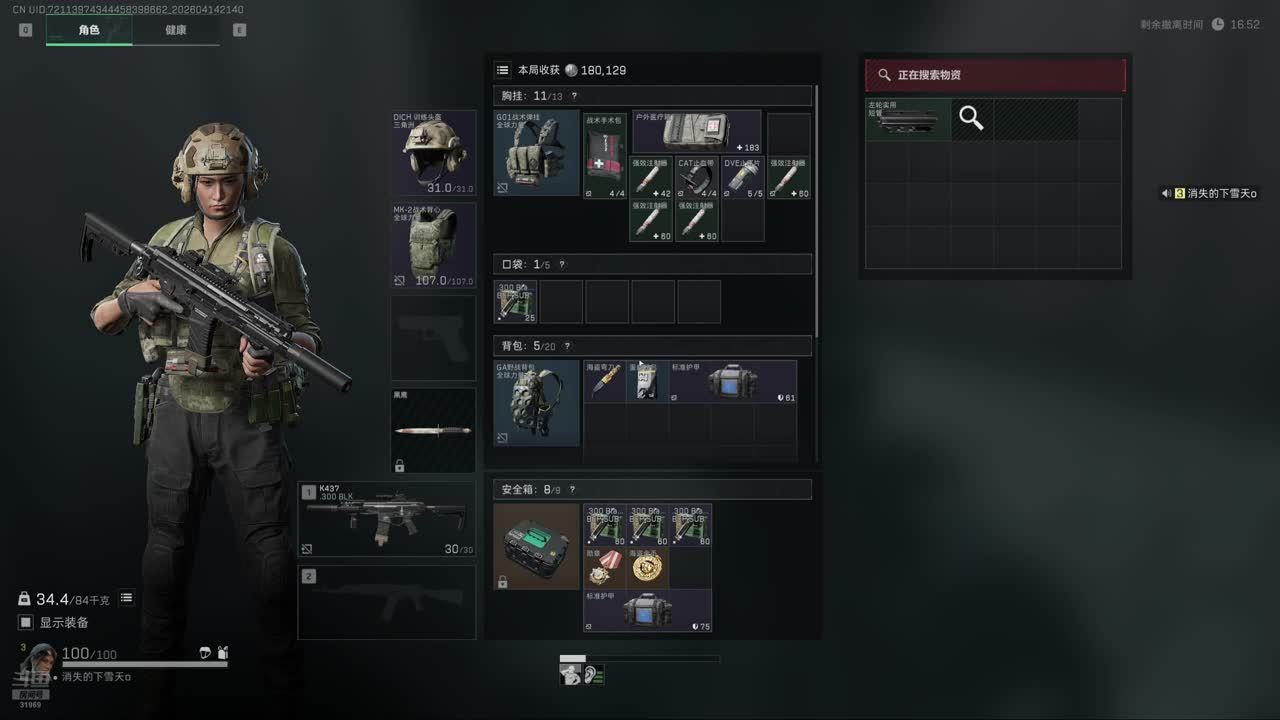Select the 标准护甲 repair kit in backpack
Image resolution: width=1280 pixels, height=720 pixels.
coord(734,381)
